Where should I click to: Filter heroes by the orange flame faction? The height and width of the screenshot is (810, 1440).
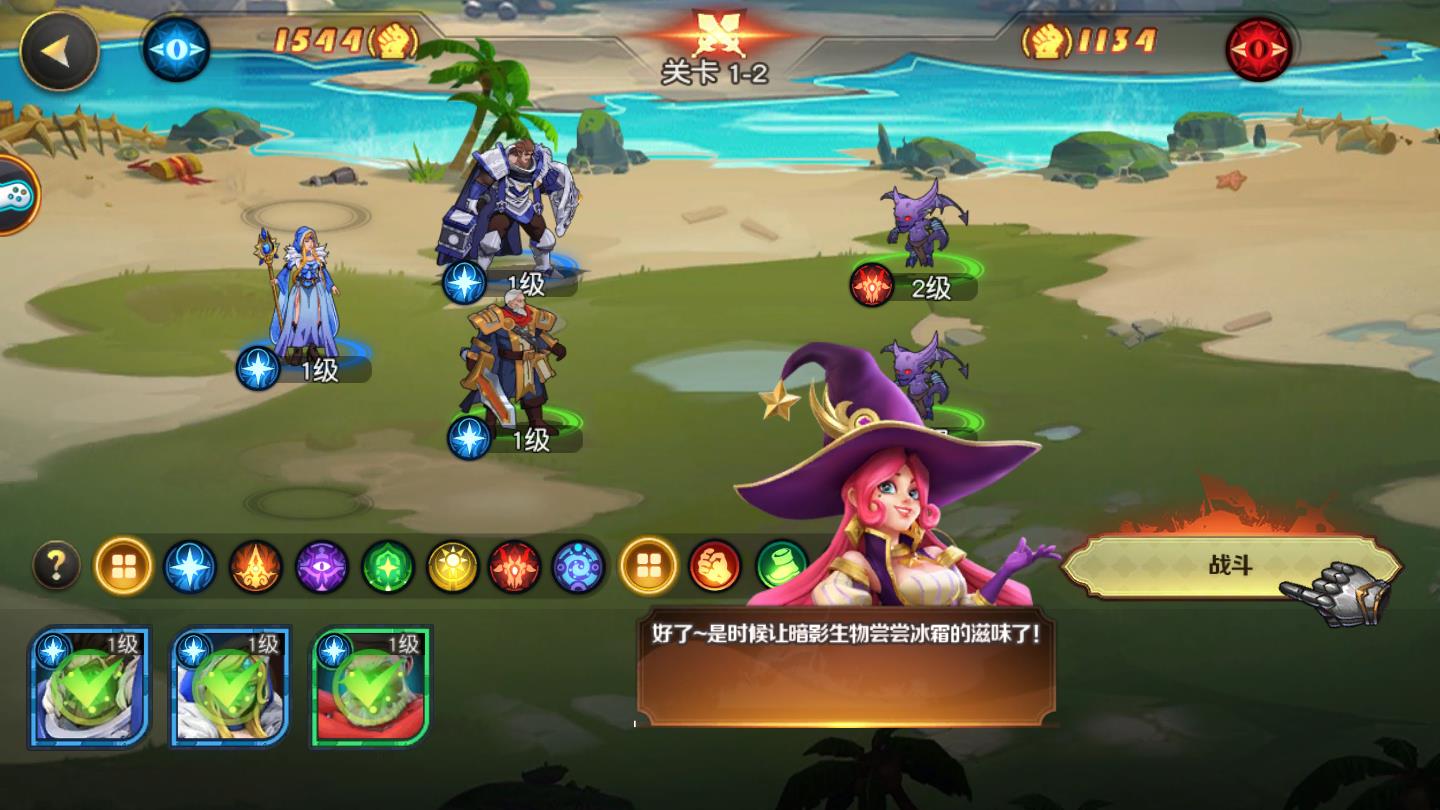pos(256,566)
